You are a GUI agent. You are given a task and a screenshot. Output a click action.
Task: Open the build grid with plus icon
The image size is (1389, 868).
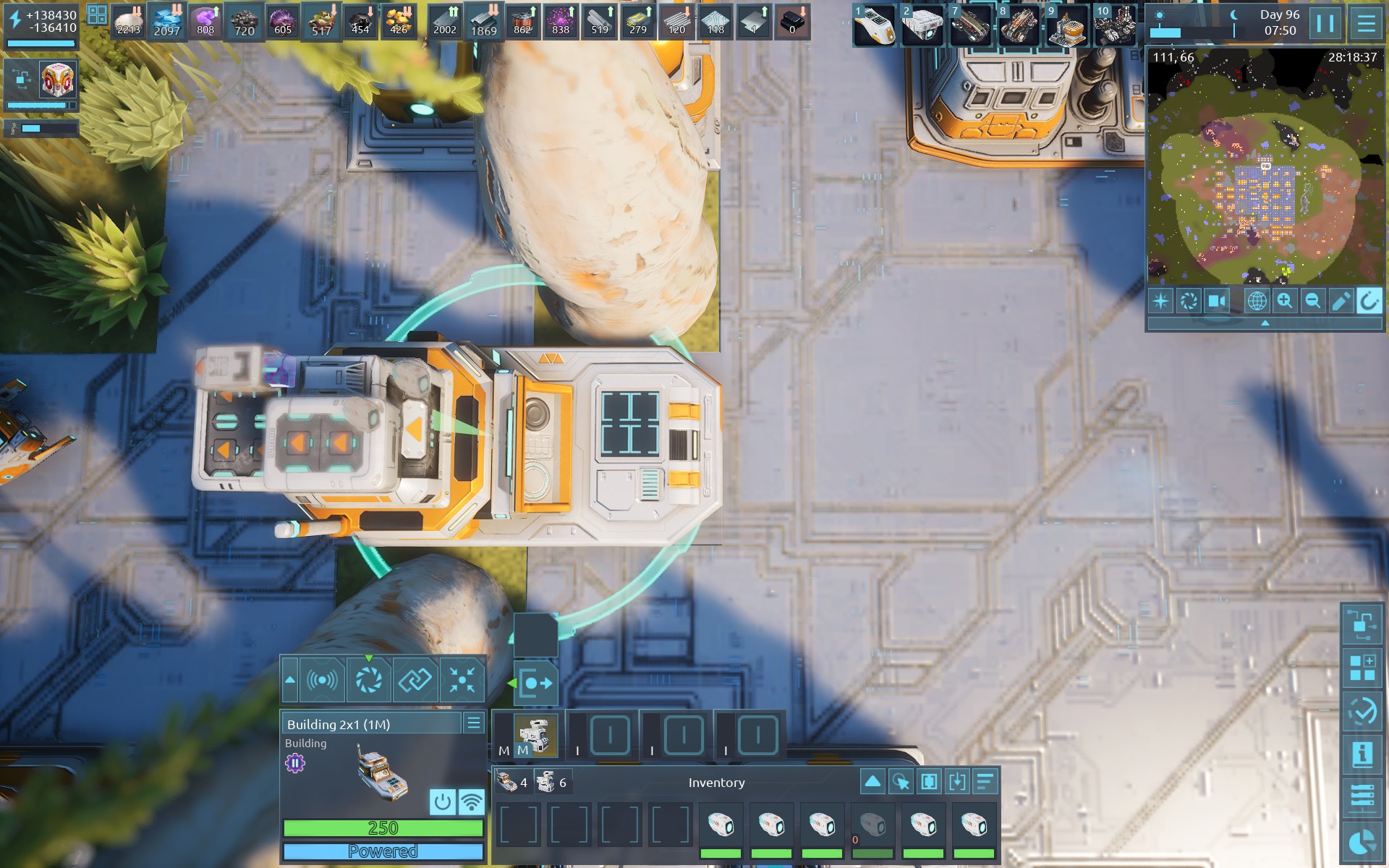pyautogui.click(x=1362, y=668)
